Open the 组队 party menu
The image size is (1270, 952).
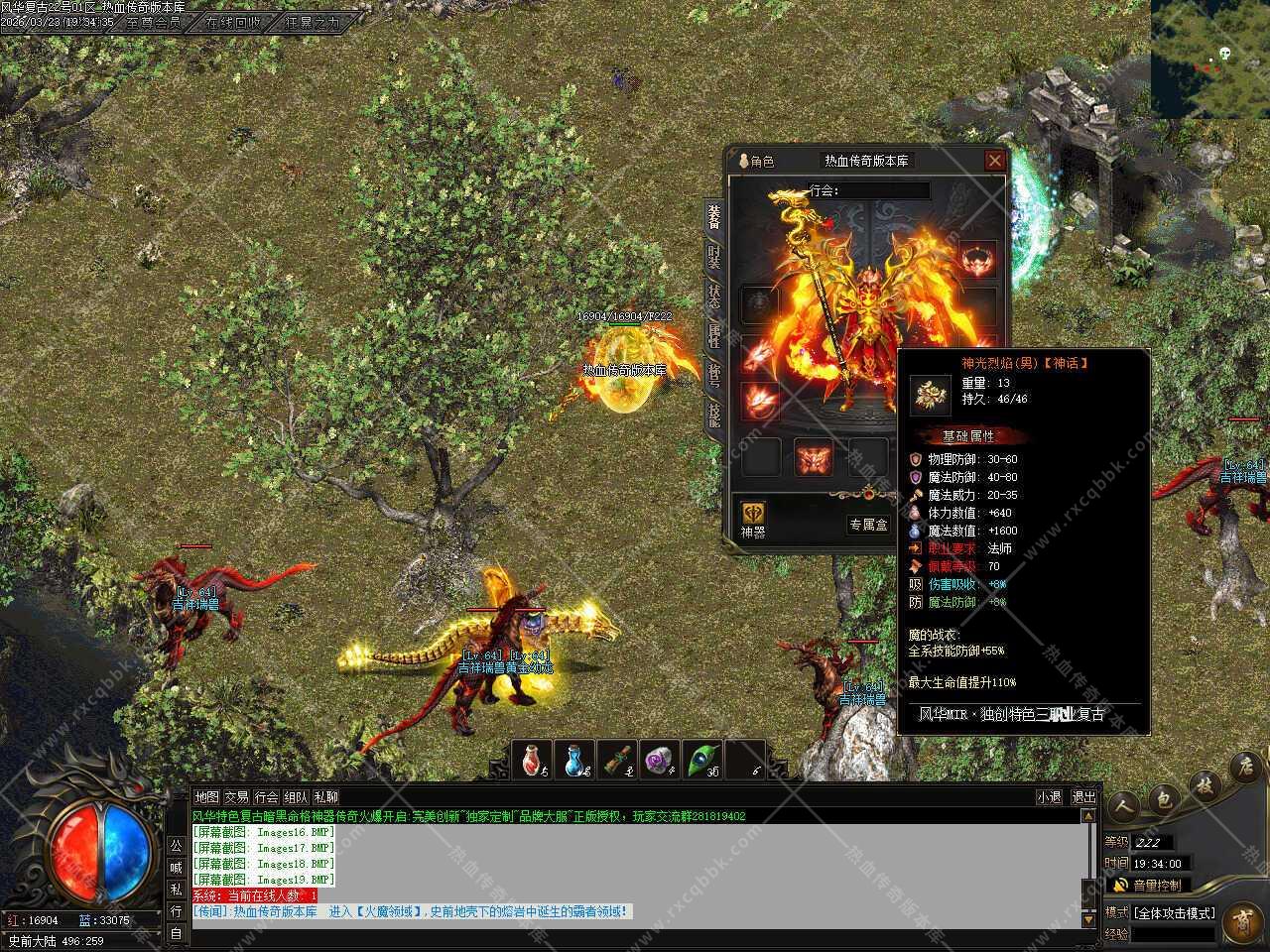[296, 797]
